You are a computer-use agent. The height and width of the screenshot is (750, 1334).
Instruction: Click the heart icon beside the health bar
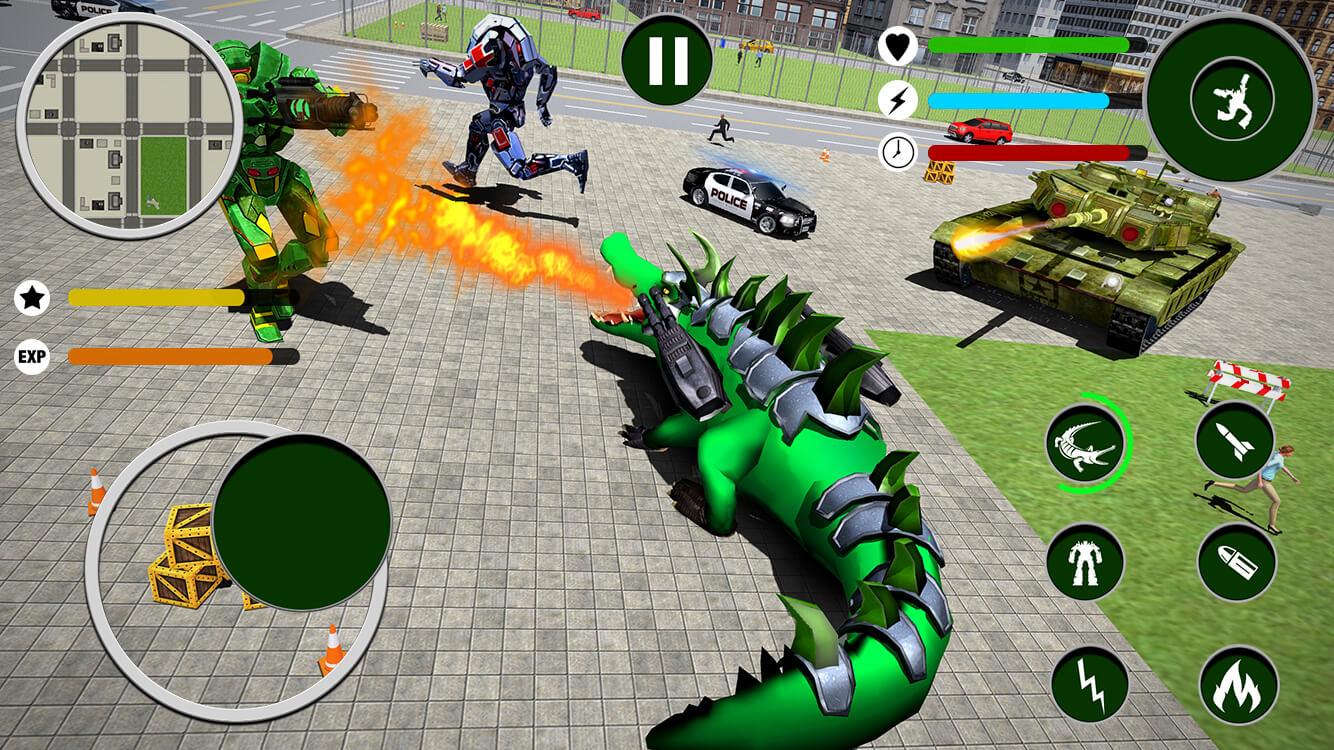[x=898, y=47]
